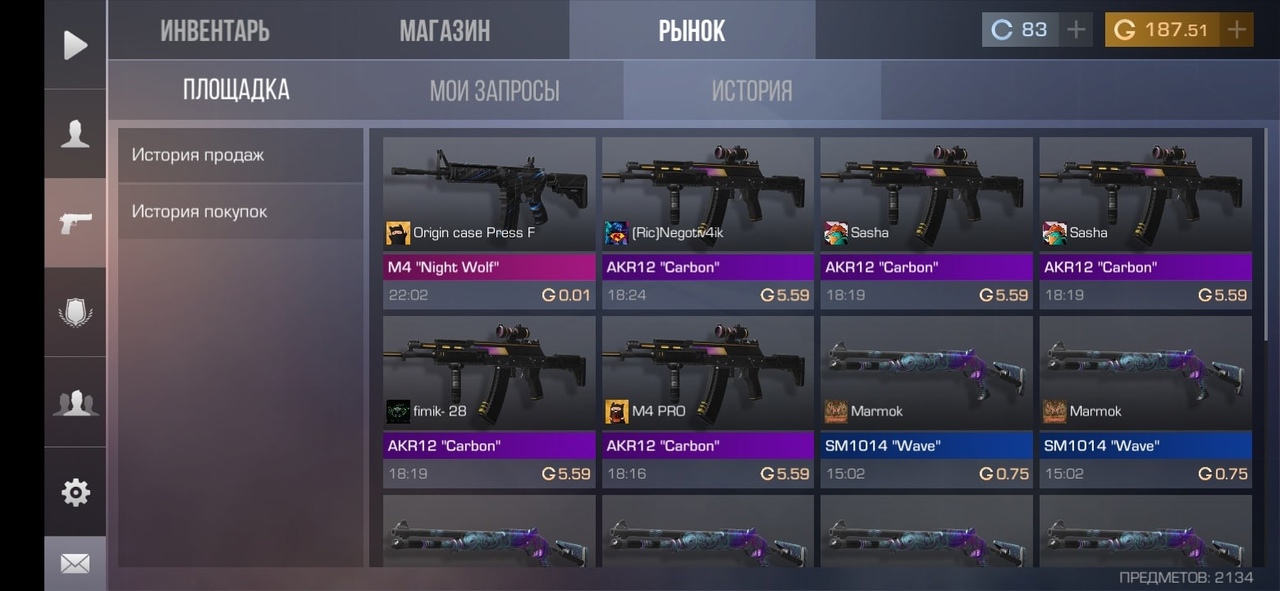1280x591 pixels.
Task: Select the Рынок tab
Action: tap(691, 31)
